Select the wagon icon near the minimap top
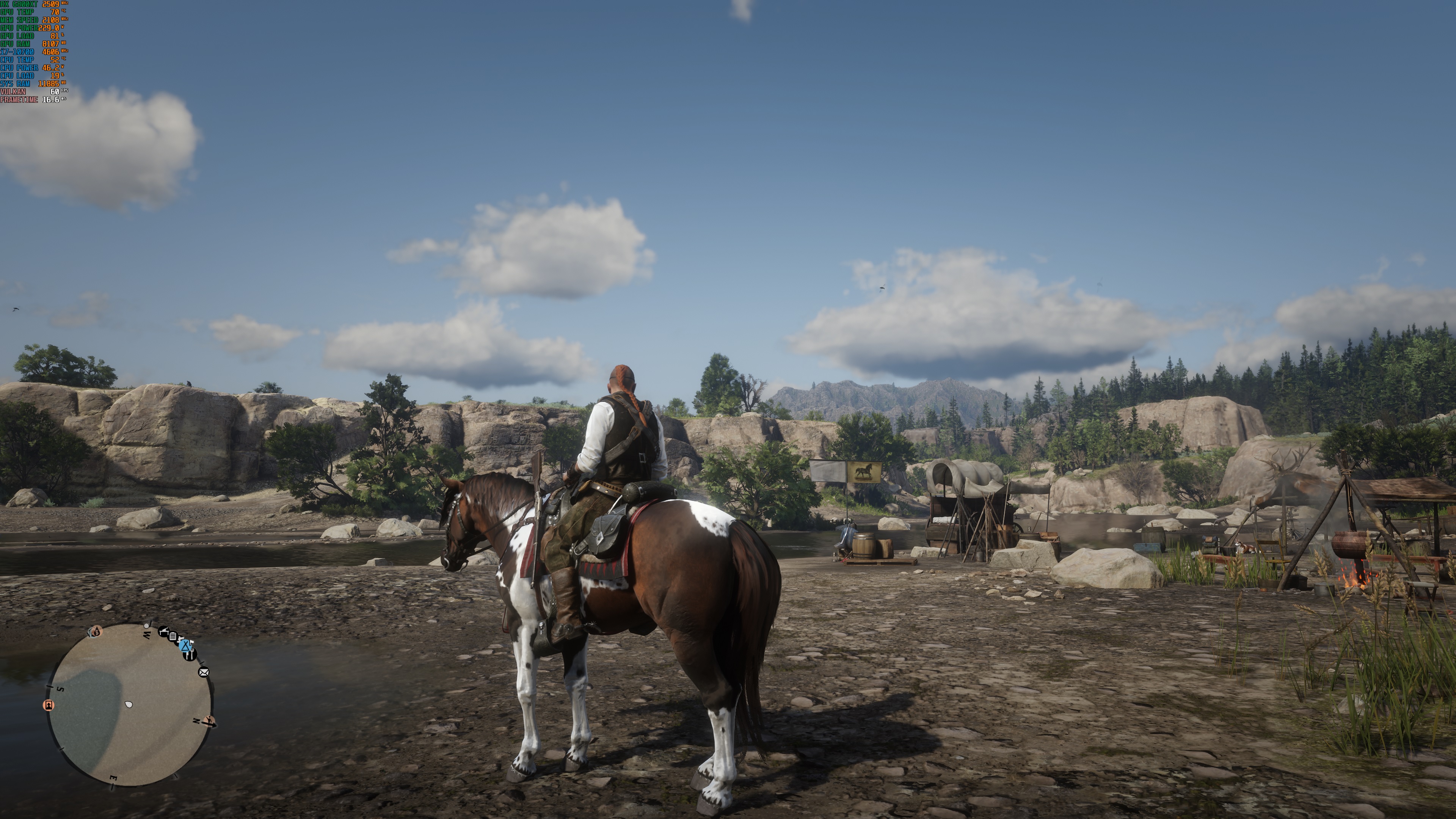Screen dimensions: 1456x819 pos(165,632)
